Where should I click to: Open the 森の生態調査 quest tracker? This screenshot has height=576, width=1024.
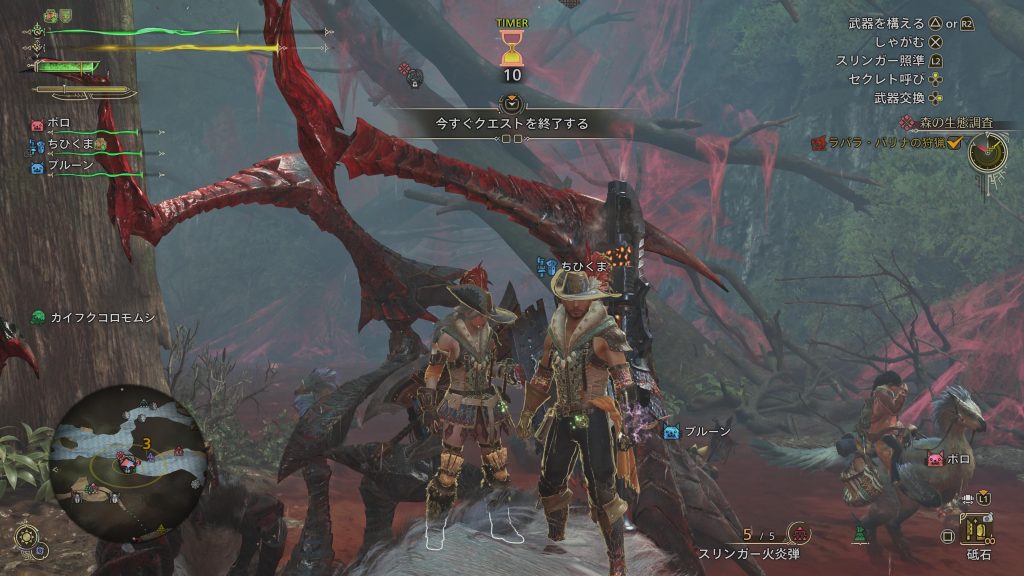pyautogui.click(x=950, y=123)
